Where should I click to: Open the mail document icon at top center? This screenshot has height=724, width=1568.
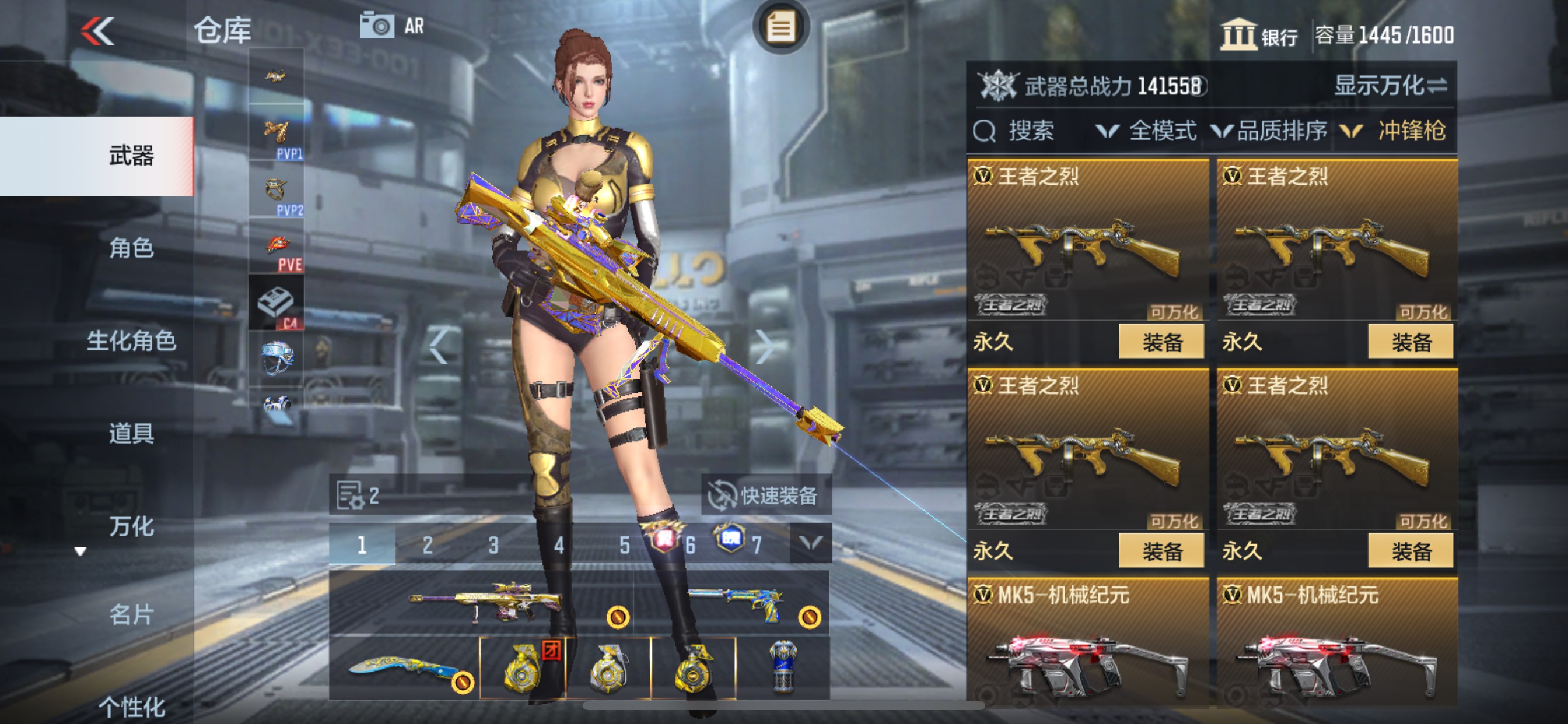pos(781,26)
